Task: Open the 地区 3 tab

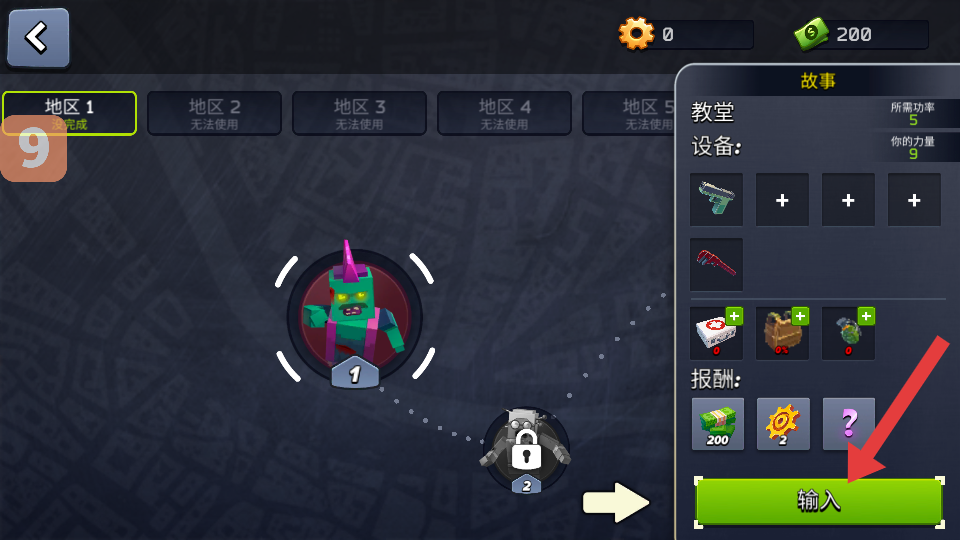Action: [x=359, y=112]
